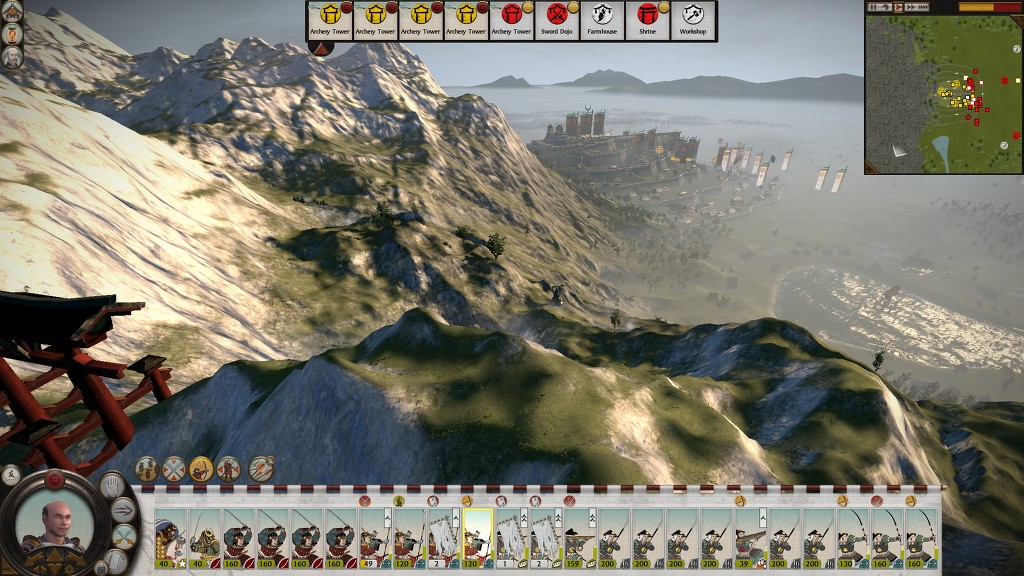
Task: Select the highlighted yellow-bordered unit card
Action: (x=477, y=538)
